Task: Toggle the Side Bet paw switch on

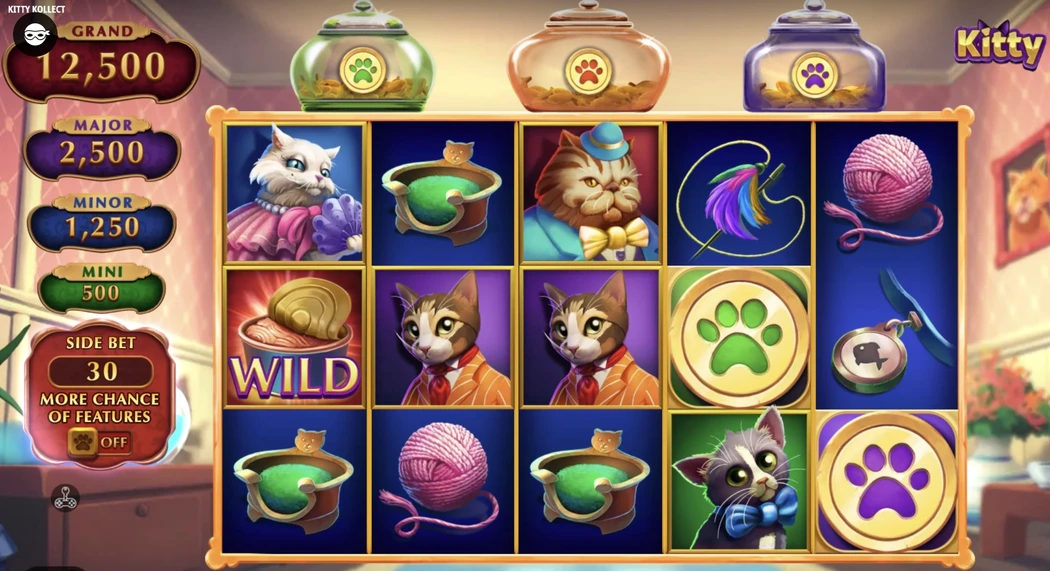Action: click(x=98, y=442)
